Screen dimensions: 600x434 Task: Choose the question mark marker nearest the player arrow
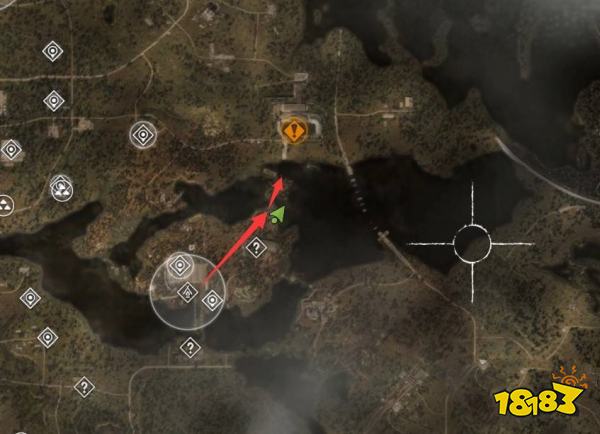pos(256,247)
